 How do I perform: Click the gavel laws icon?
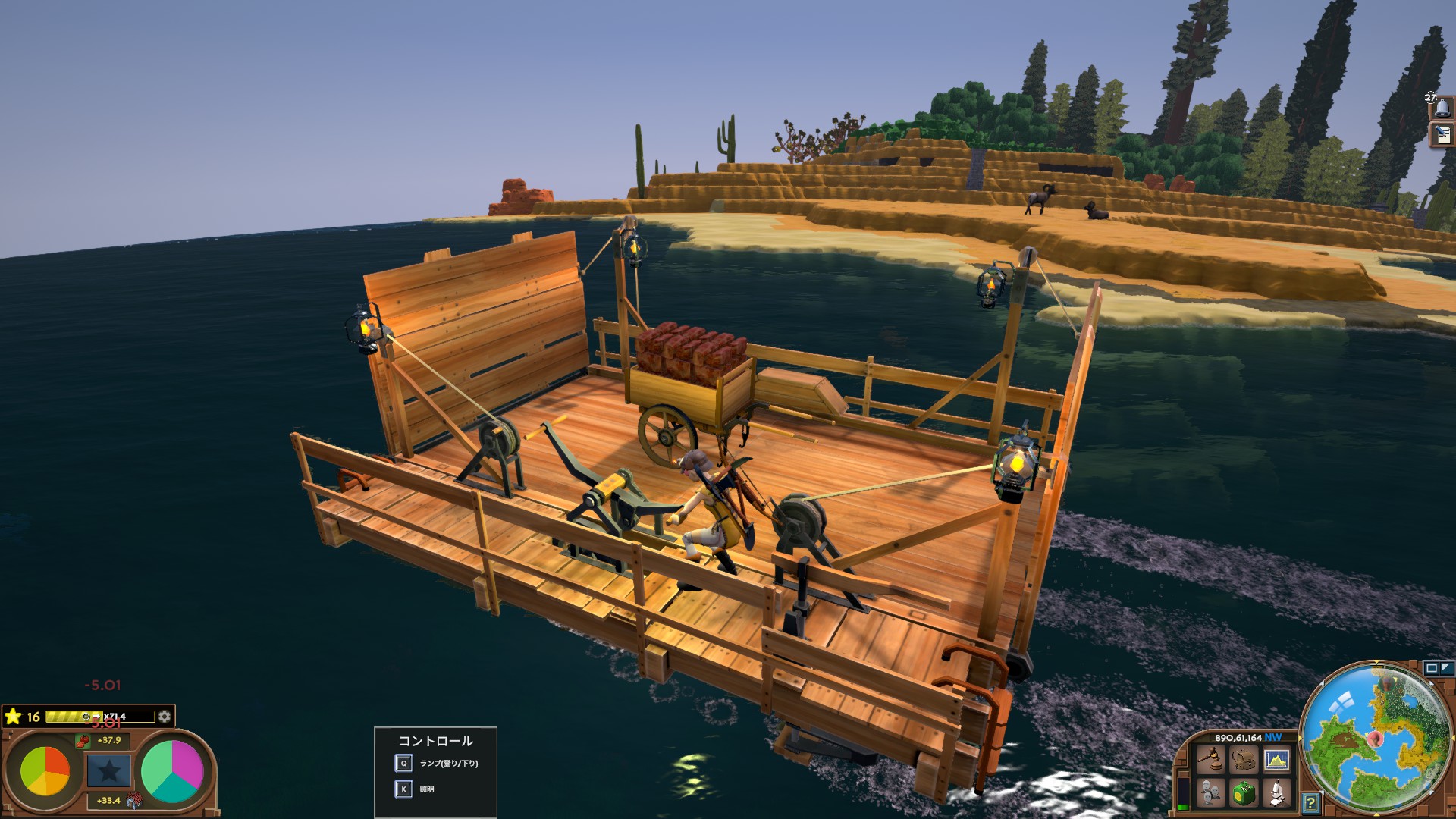1210,759
